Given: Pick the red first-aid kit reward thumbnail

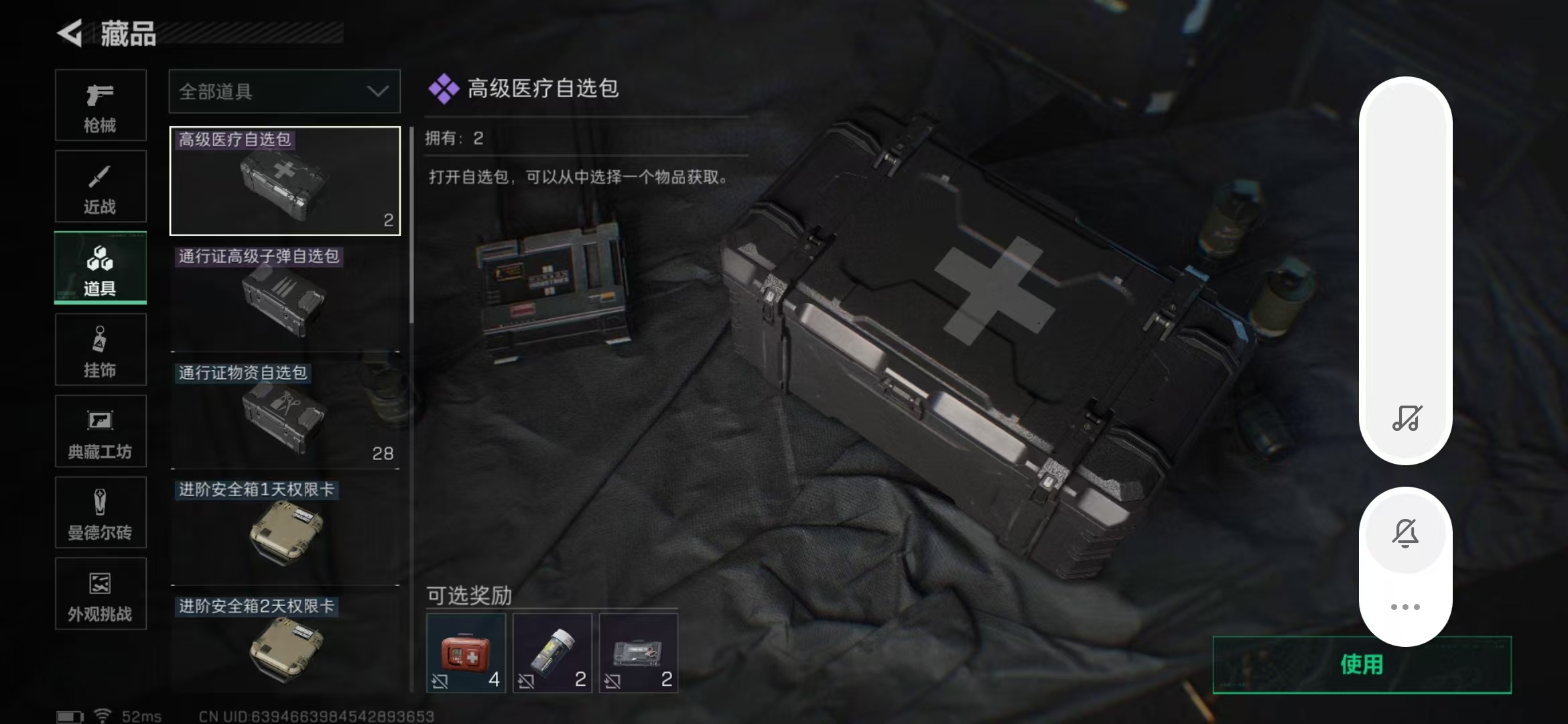Looking at the screenshot, I should click(x=464, y=650).
